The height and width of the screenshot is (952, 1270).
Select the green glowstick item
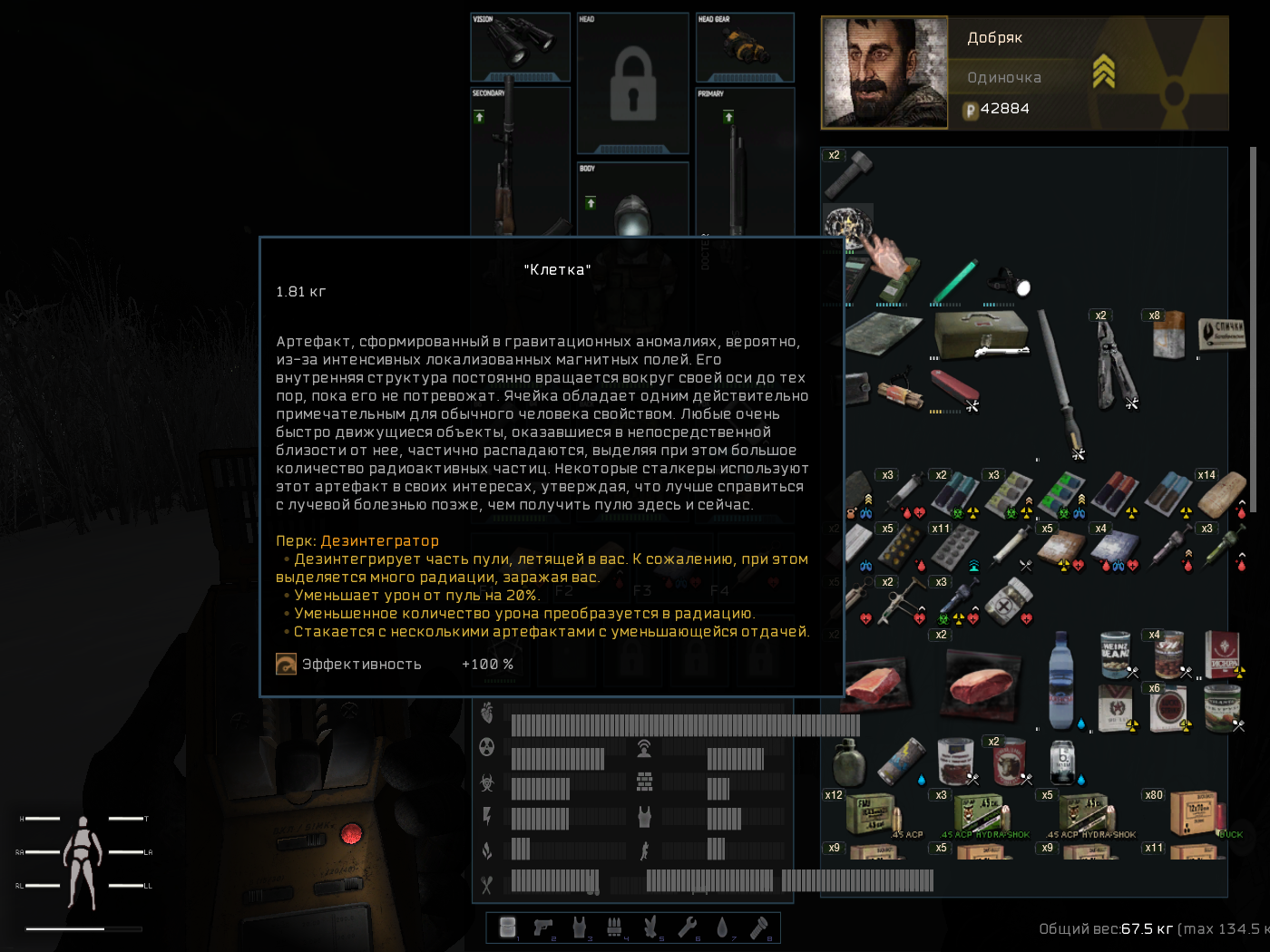954,282
